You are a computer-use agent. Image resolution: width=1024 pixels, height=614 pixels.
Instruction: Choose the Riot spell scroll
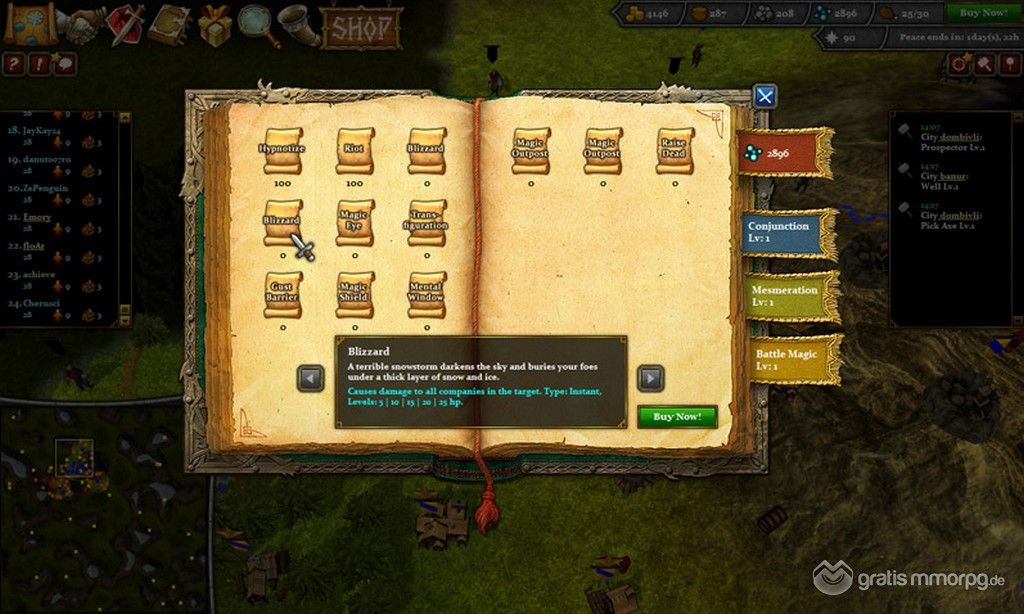pyautogui.click(x=354, y=149)
